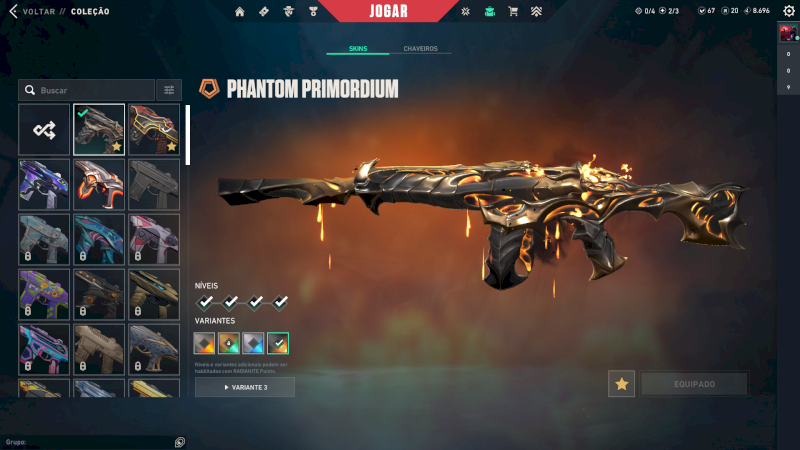Choose the first orange variant swatch
This screenshot has width=800, height=450.
coord(205,344)
